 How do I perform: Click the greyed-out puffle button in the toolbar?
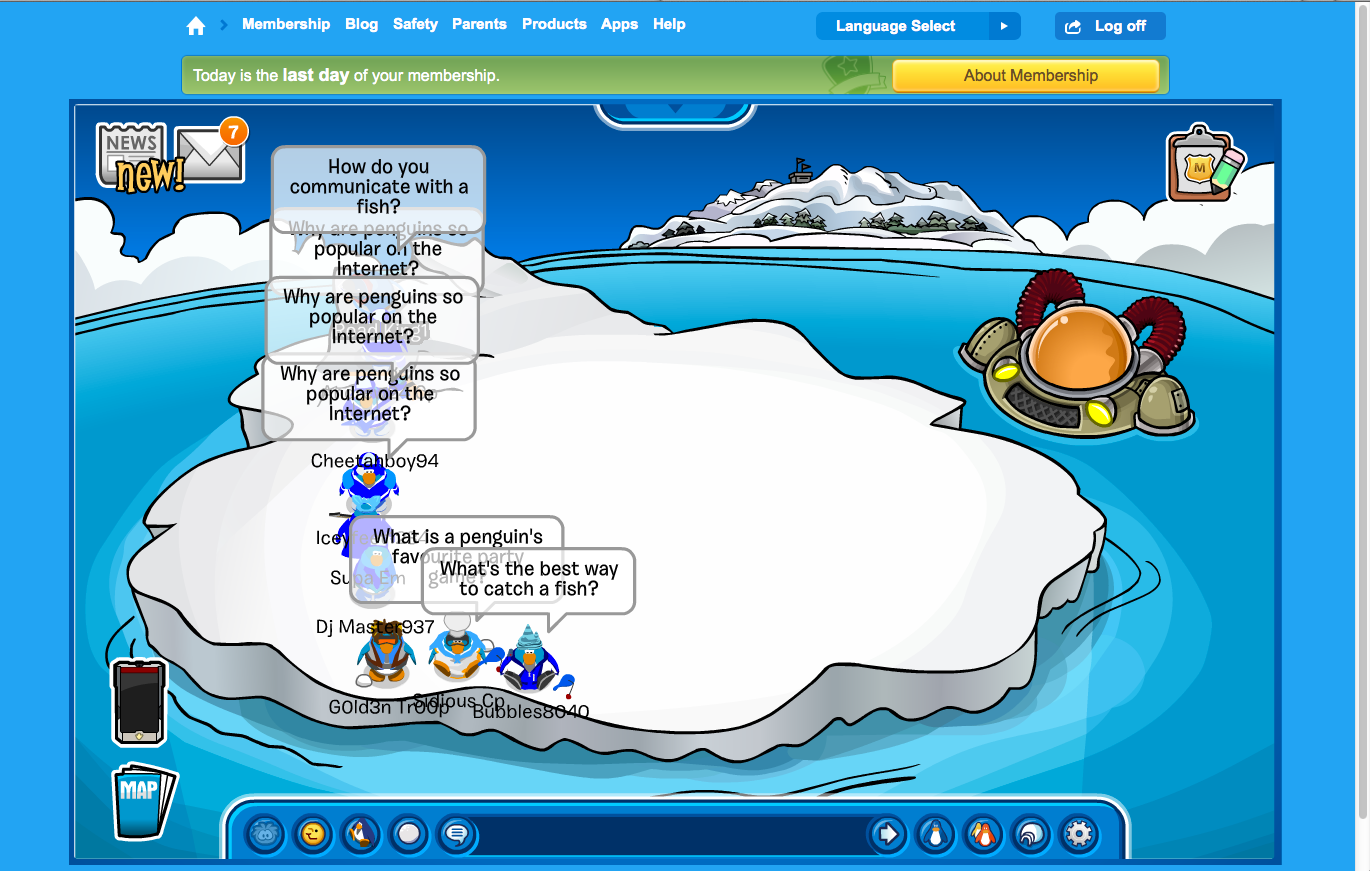pyautogui.click(x=265, y=834)
